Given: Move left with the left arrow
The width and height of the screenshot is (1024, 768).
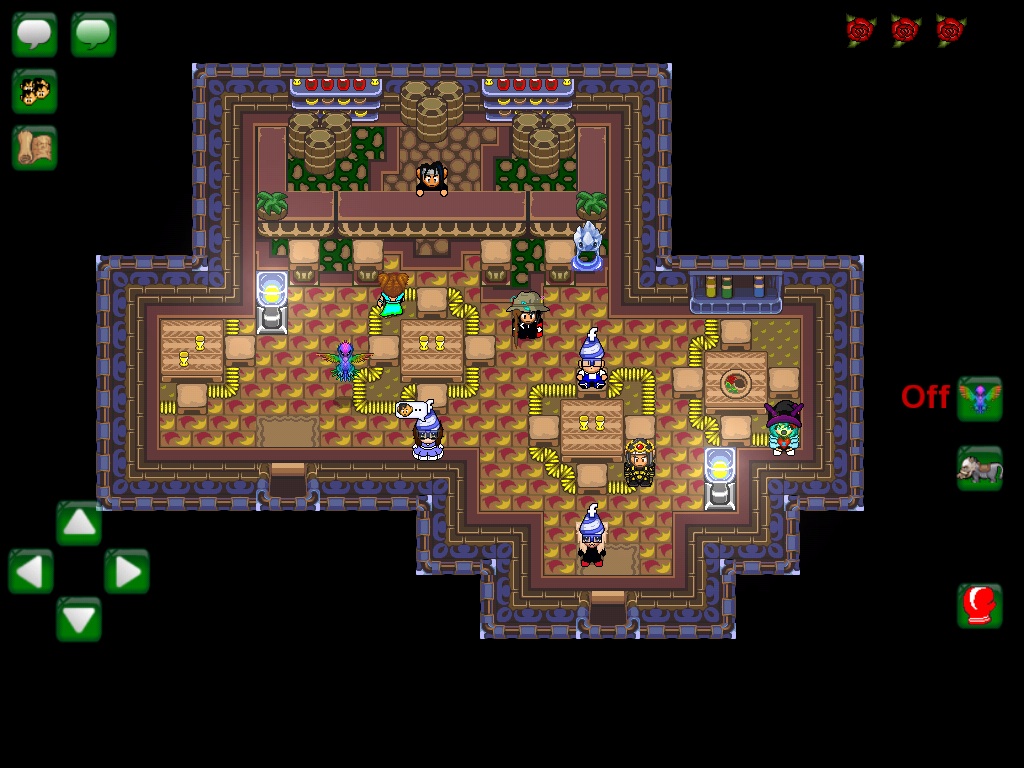Looking at the screenshot, I should [31, 571].
